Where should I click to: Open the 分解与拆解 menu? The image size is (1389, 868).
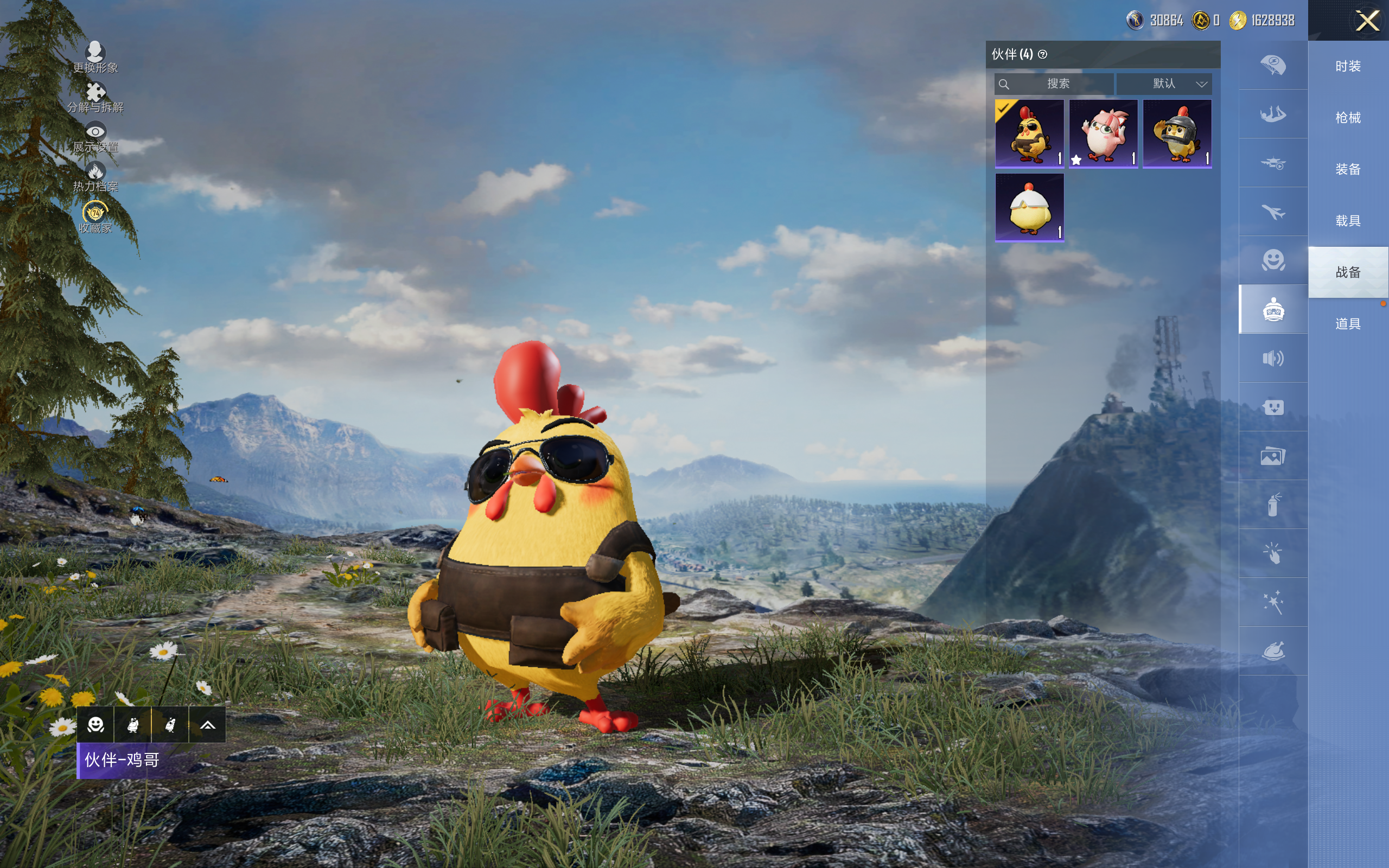pyautogui.click(x=95, y=97)
